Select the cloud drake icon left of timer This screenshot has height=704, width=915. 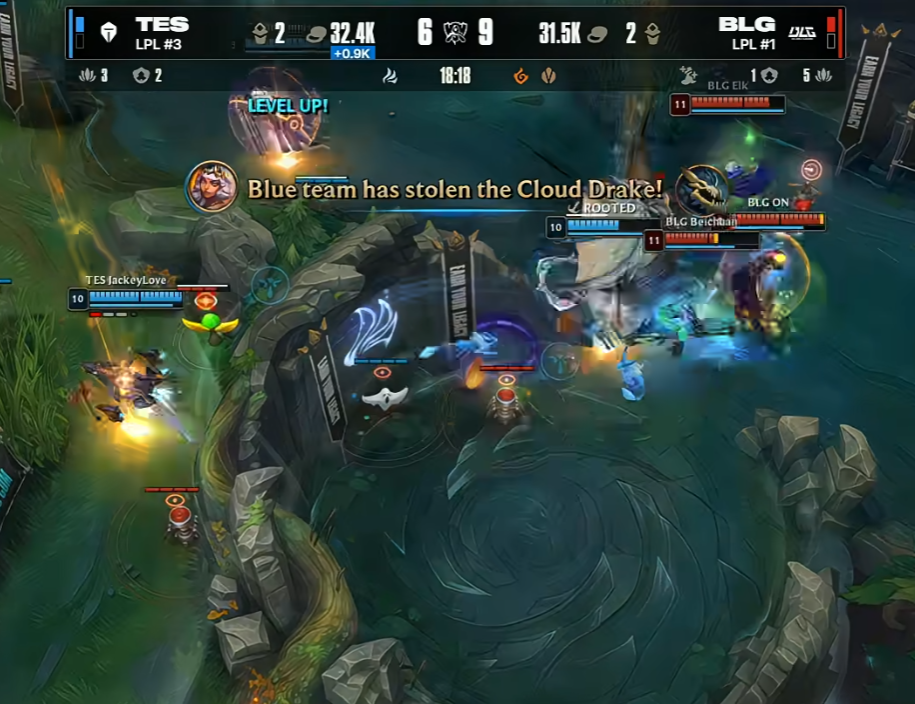pos(390,76)
